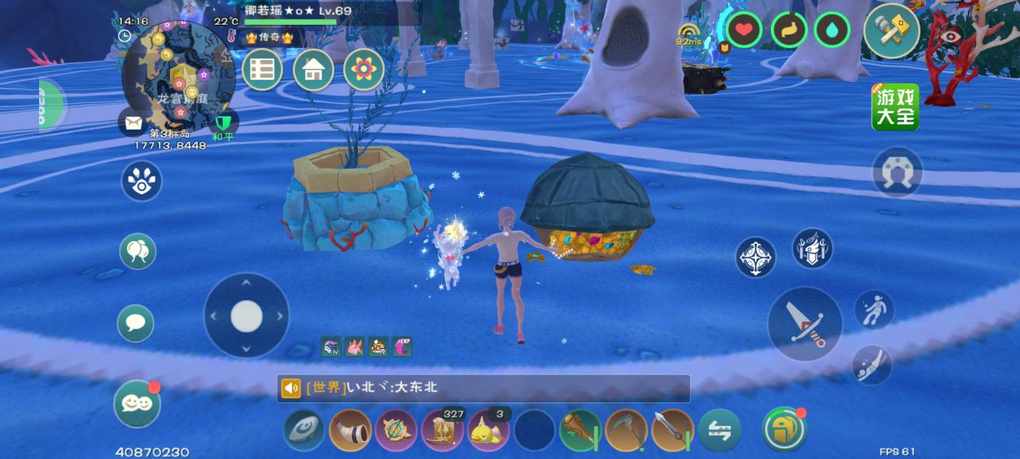Open the green 游戏大全 game collection icon
Image resolution: width=1020 pixels, height=459 pixels.
point(895,107)
